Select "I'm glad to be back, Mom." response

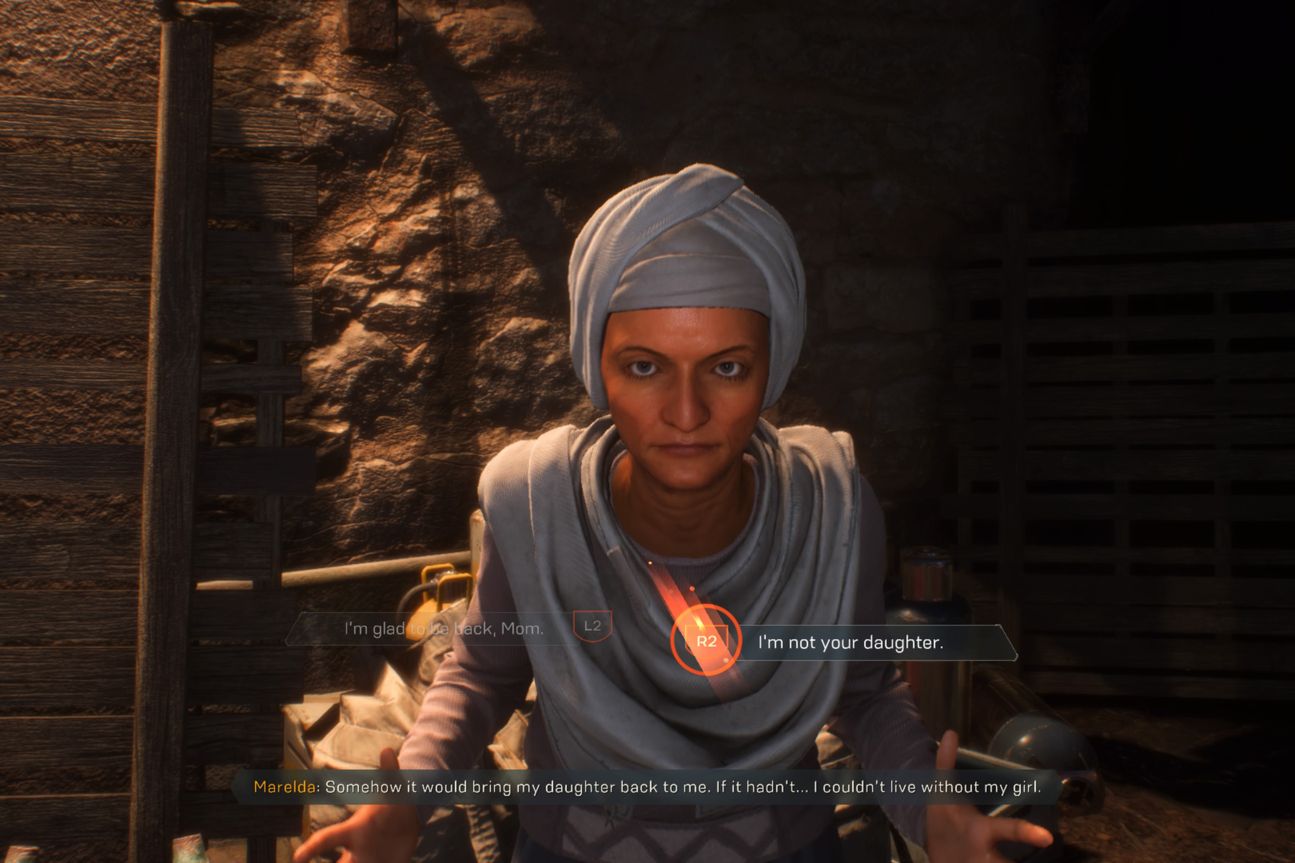(444, 628)
